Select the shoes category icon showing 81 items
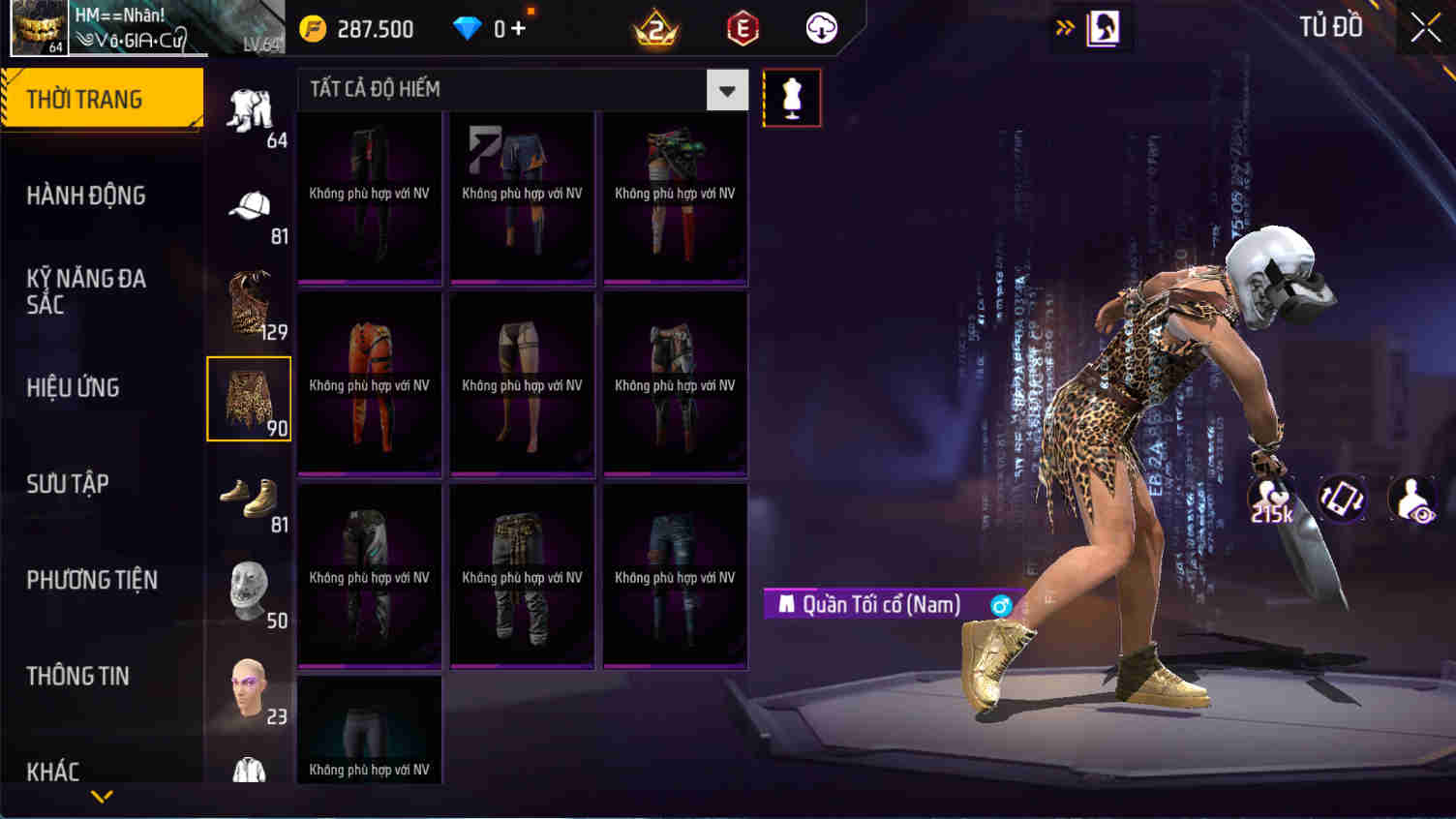 coord(250,497)
